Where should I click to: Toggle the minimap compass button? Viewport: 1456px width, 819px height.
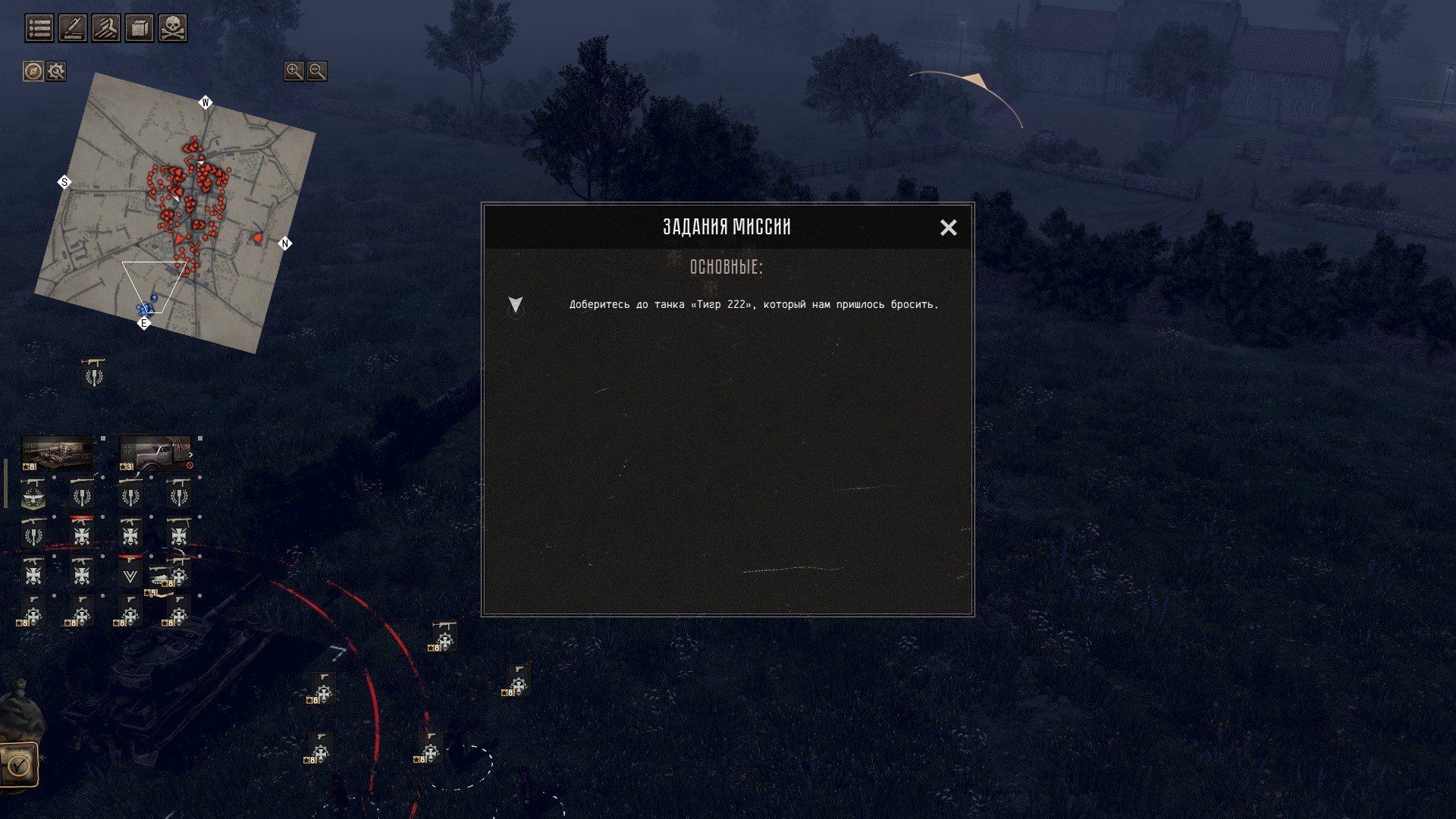point(33,71)
